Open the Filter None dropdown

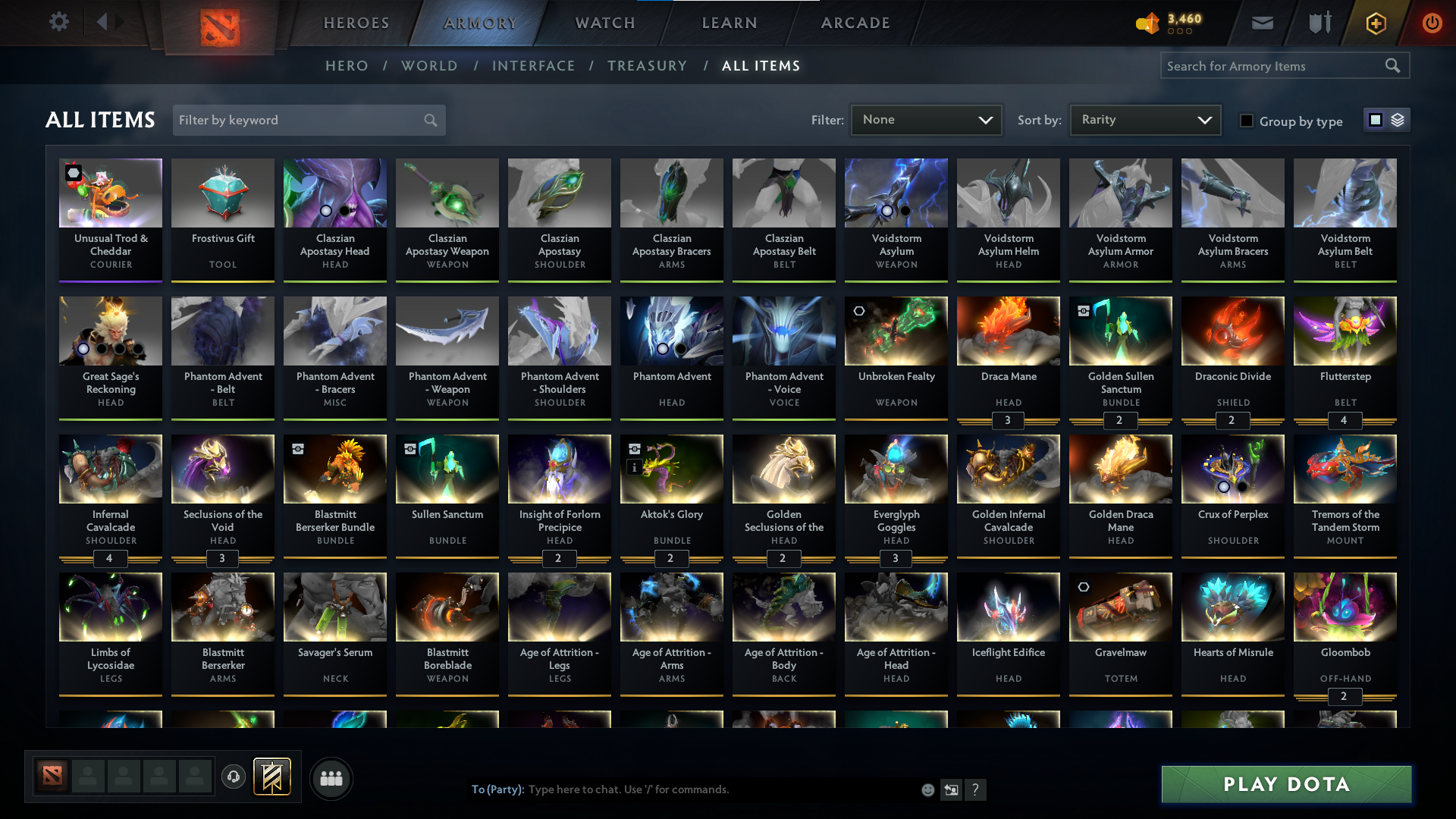[x=926, y=119]
